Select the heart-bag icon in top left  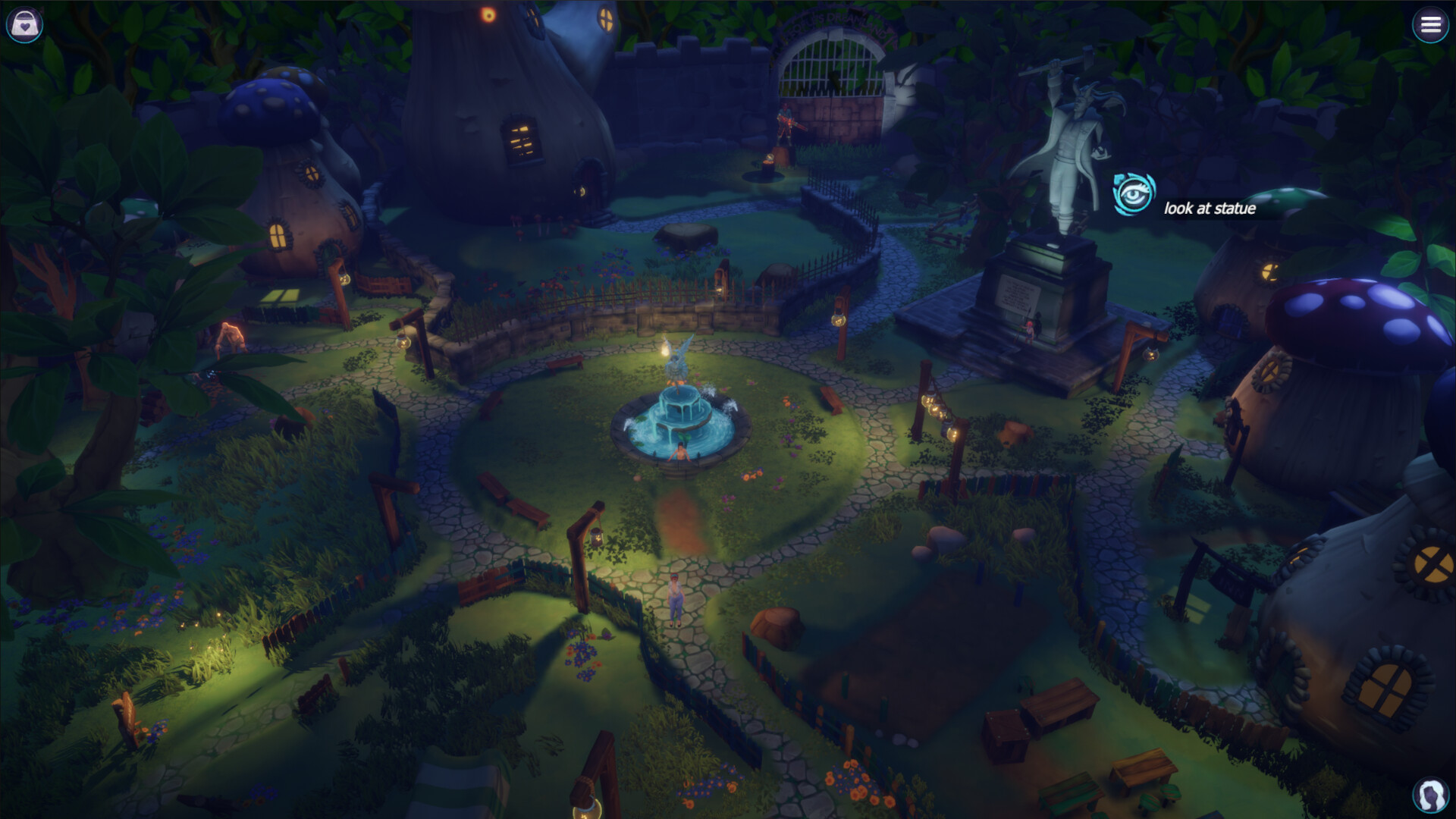pos(25,24)
